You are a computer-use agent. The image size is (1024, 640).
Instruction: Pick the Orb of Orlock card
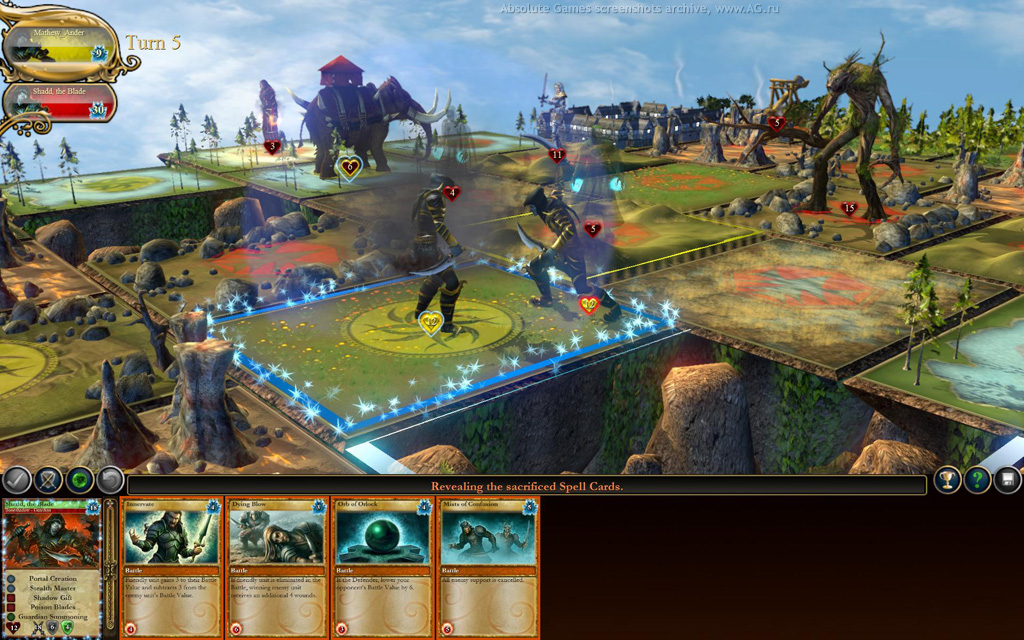point(383,567)
